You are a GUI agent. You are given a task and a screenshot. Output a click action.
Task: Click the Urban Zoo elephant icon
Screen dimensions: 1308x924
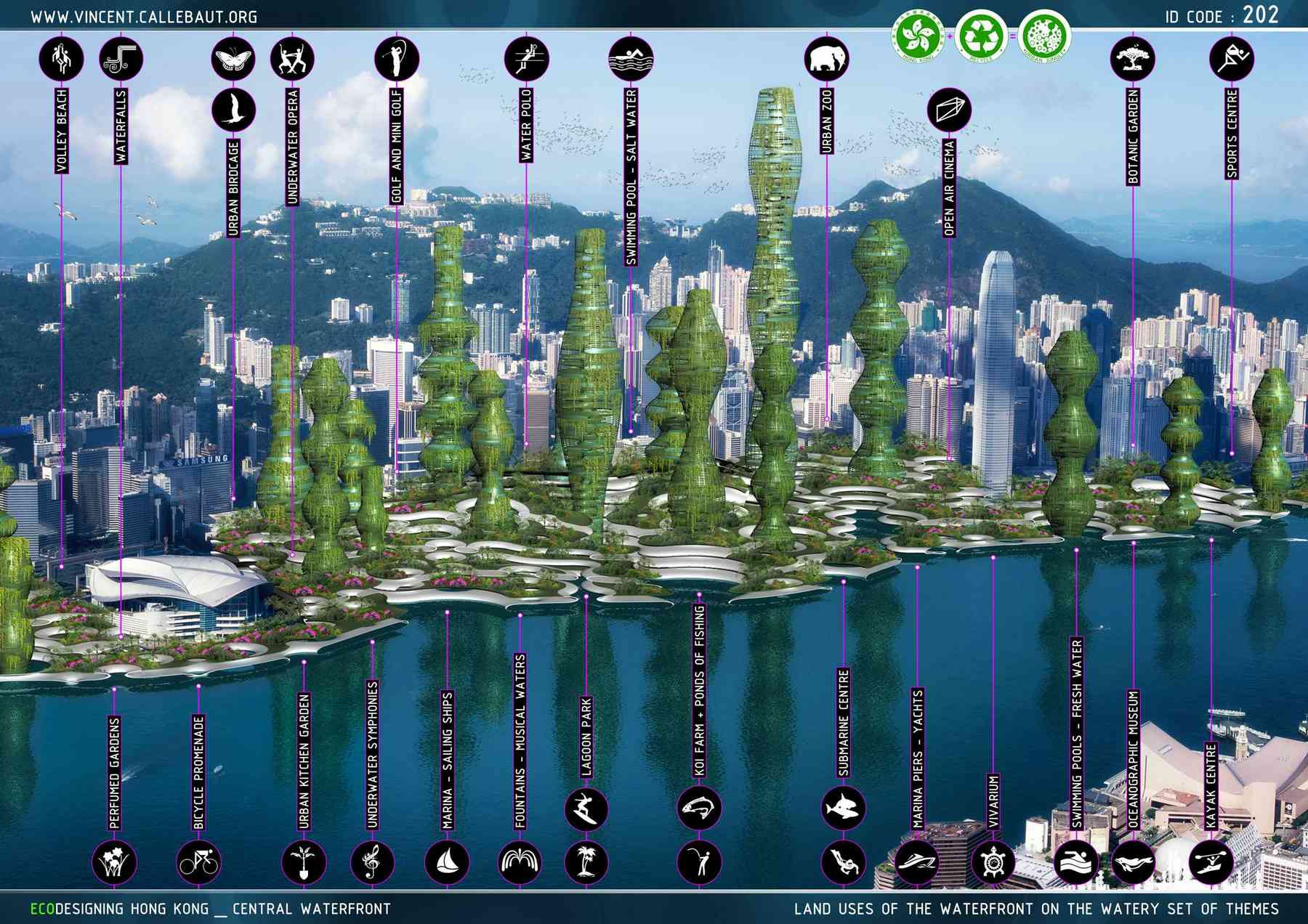[827, 58]
